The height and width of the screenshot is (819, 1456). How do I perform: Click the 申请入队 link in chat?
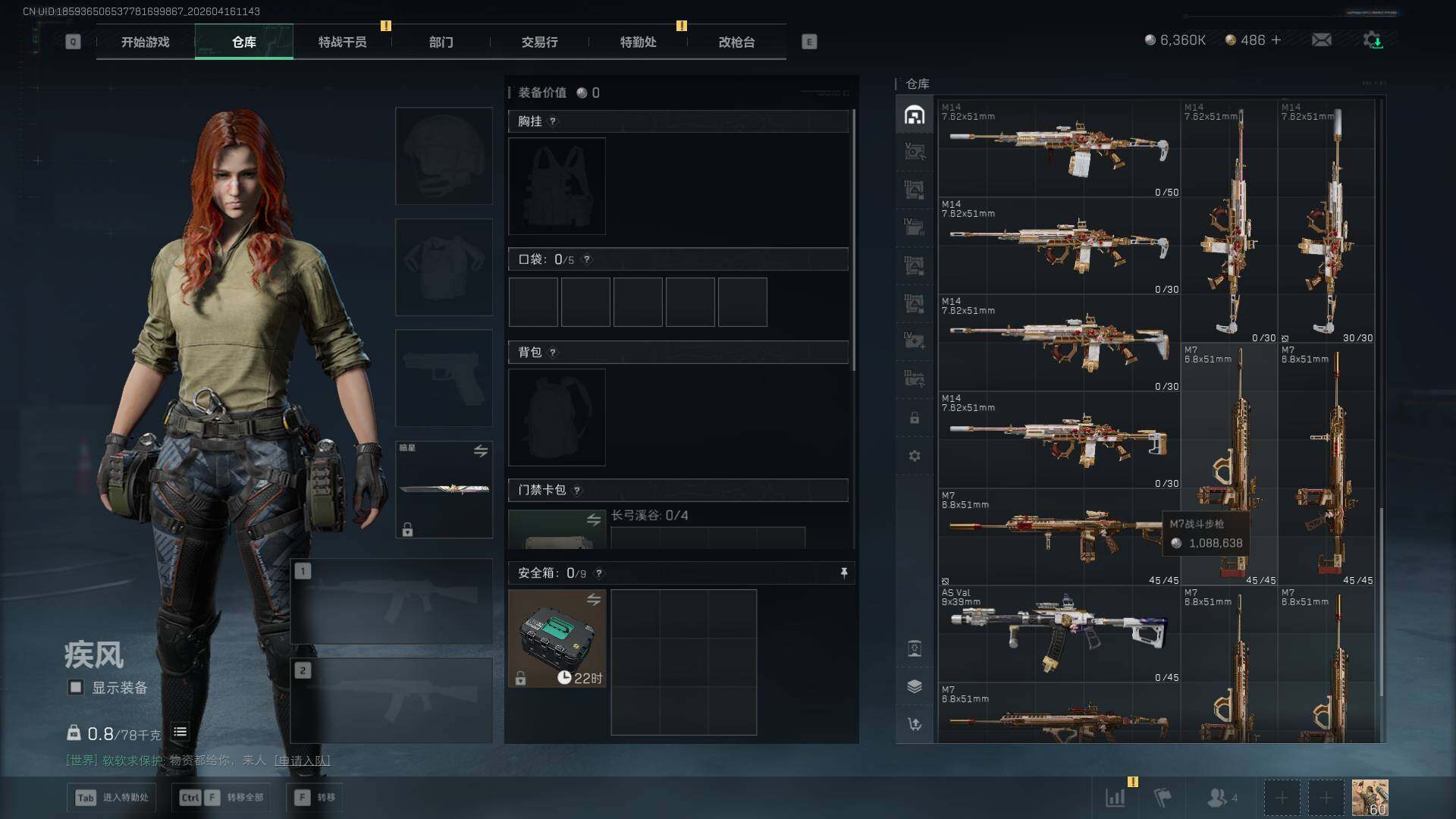point(302,761)
